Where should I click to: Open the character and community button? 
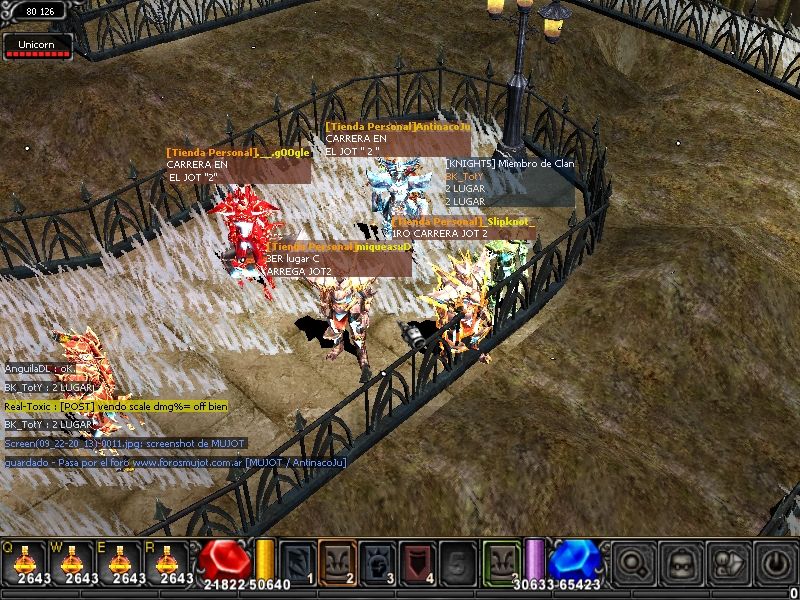pyautogui.click(x=729, y=562)
